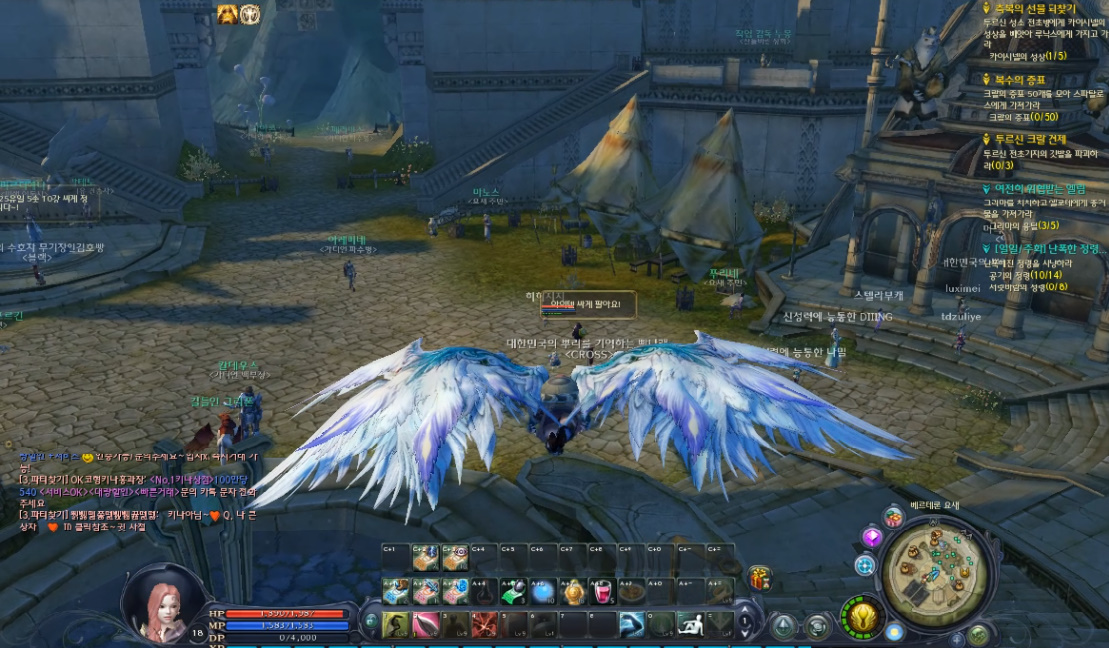Open the gift box with hourglass icon

pyautogui.click(x=759, y=578)
